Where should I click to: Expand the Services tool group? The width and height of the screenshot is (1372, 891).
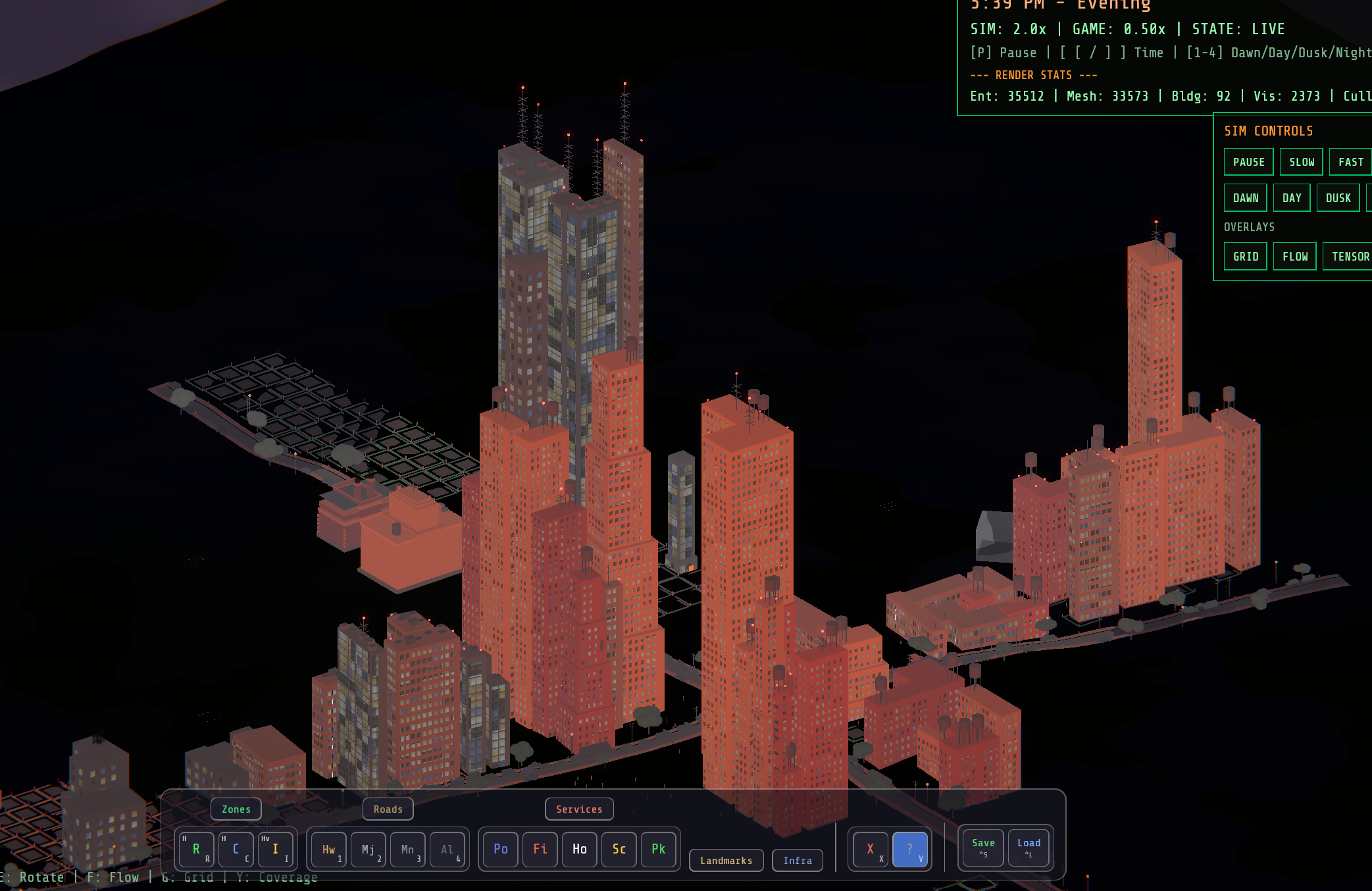tap(579, 809)
